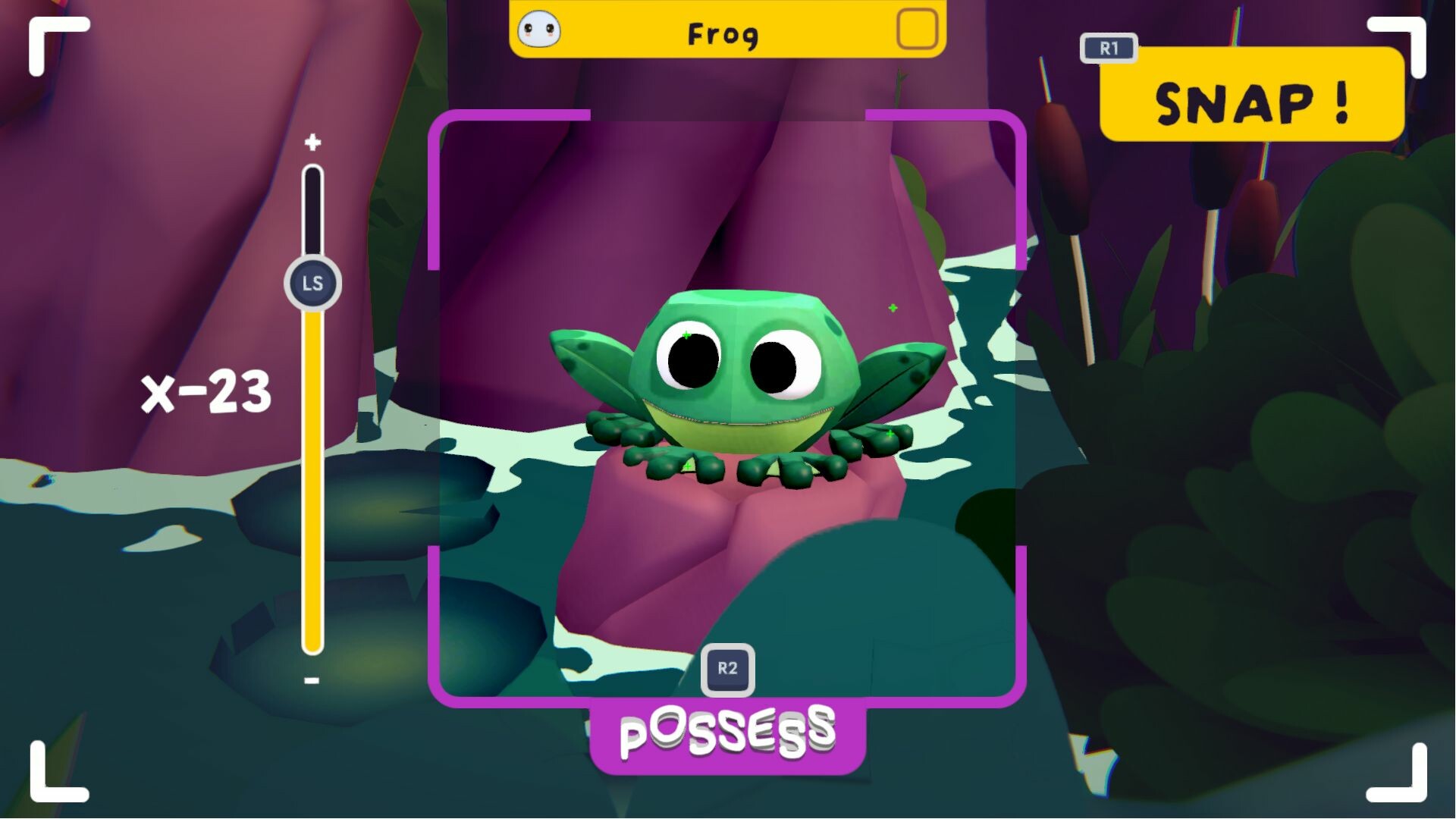1456x819 pixels.
Task: Click the plus sign above the zoom slider
Action: click(312, 140)
